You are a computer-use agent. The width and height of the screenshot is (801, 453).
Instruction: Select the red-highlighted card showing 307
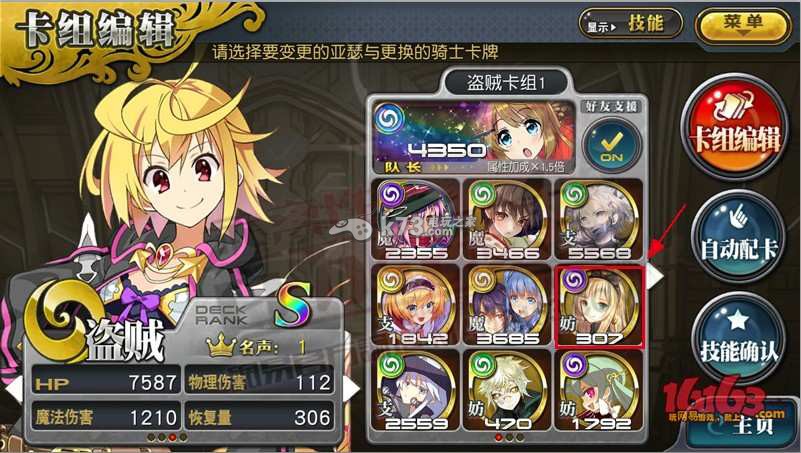pyautogui.click(x=597, y=304)
